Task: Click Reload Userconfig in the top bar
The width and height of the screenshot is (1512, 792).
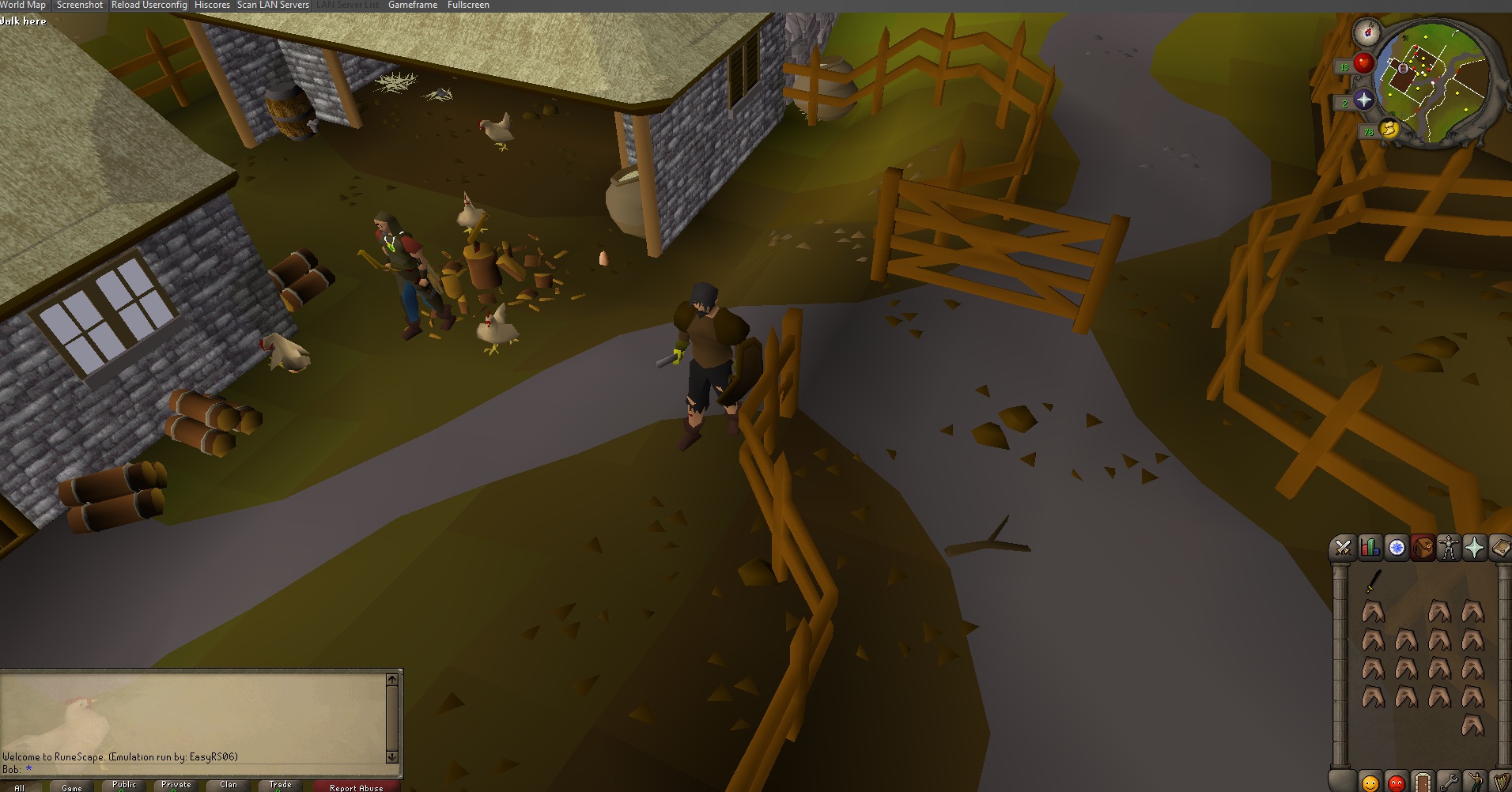Action: (x=149, y=5)
